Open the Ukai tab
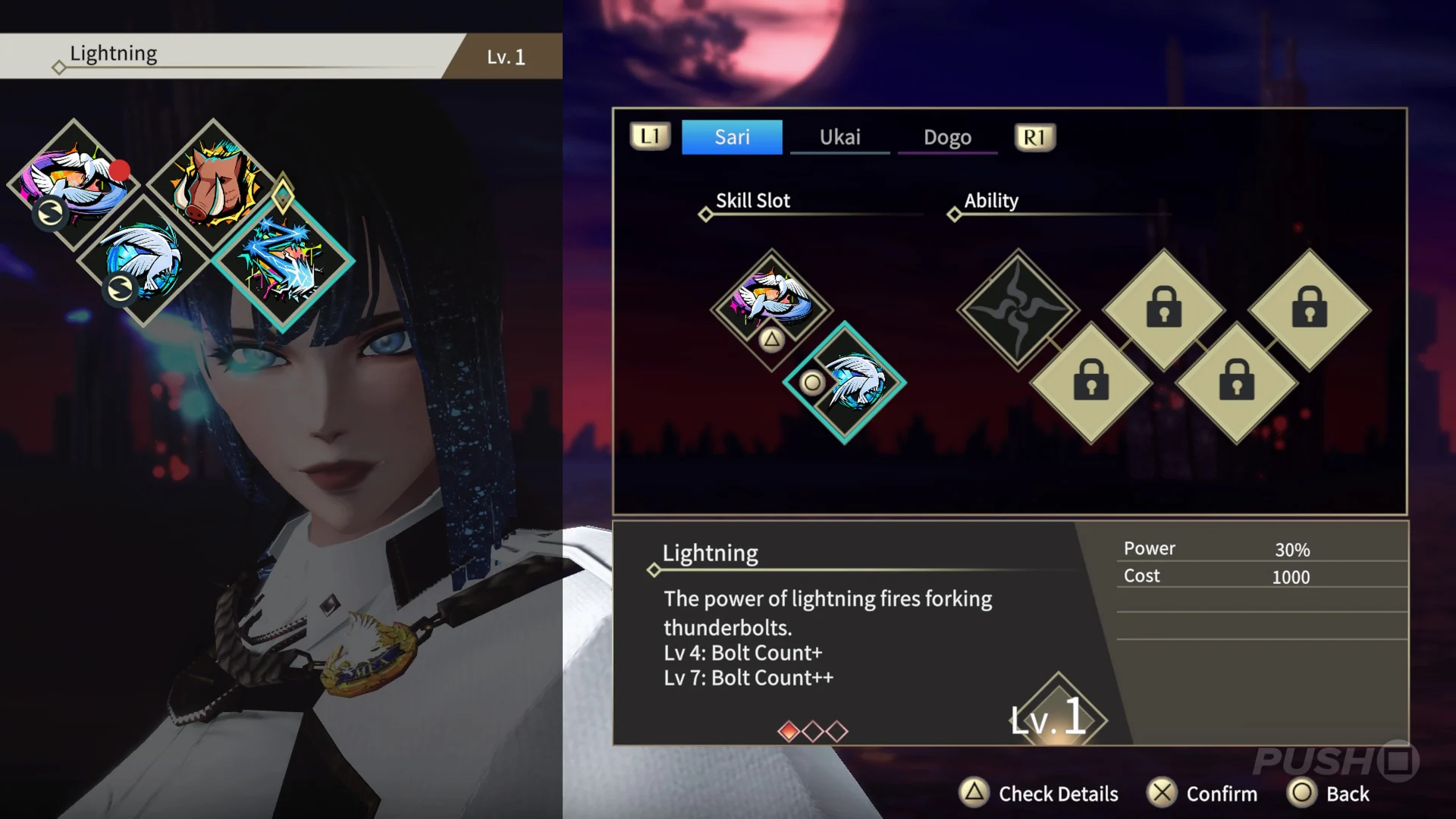This screenshot has width=1456, height=819. pyautogui.click(x=839, y=137)
